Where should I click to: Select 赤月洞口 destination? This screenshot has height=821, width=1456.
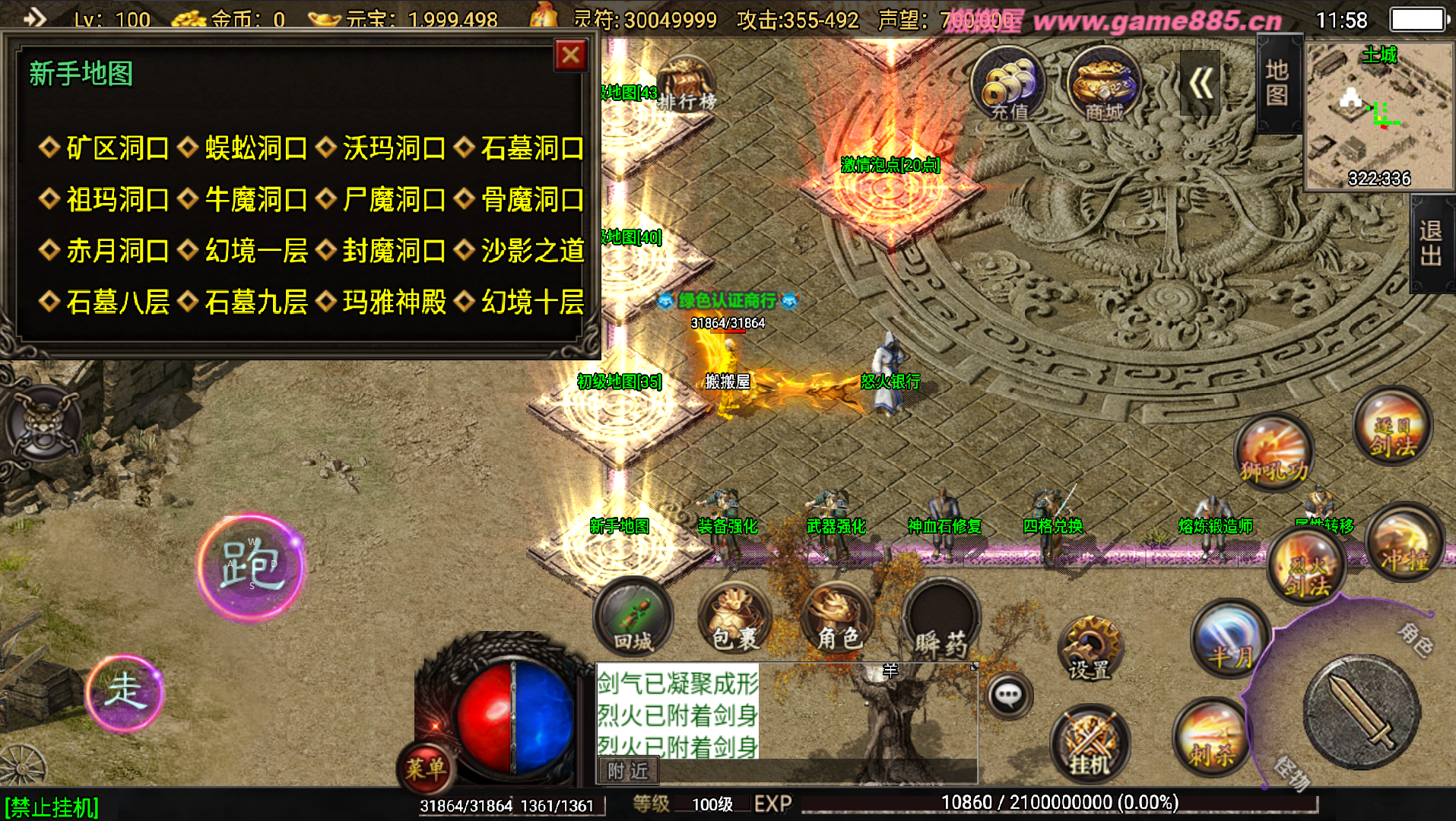tap(117, 251)
